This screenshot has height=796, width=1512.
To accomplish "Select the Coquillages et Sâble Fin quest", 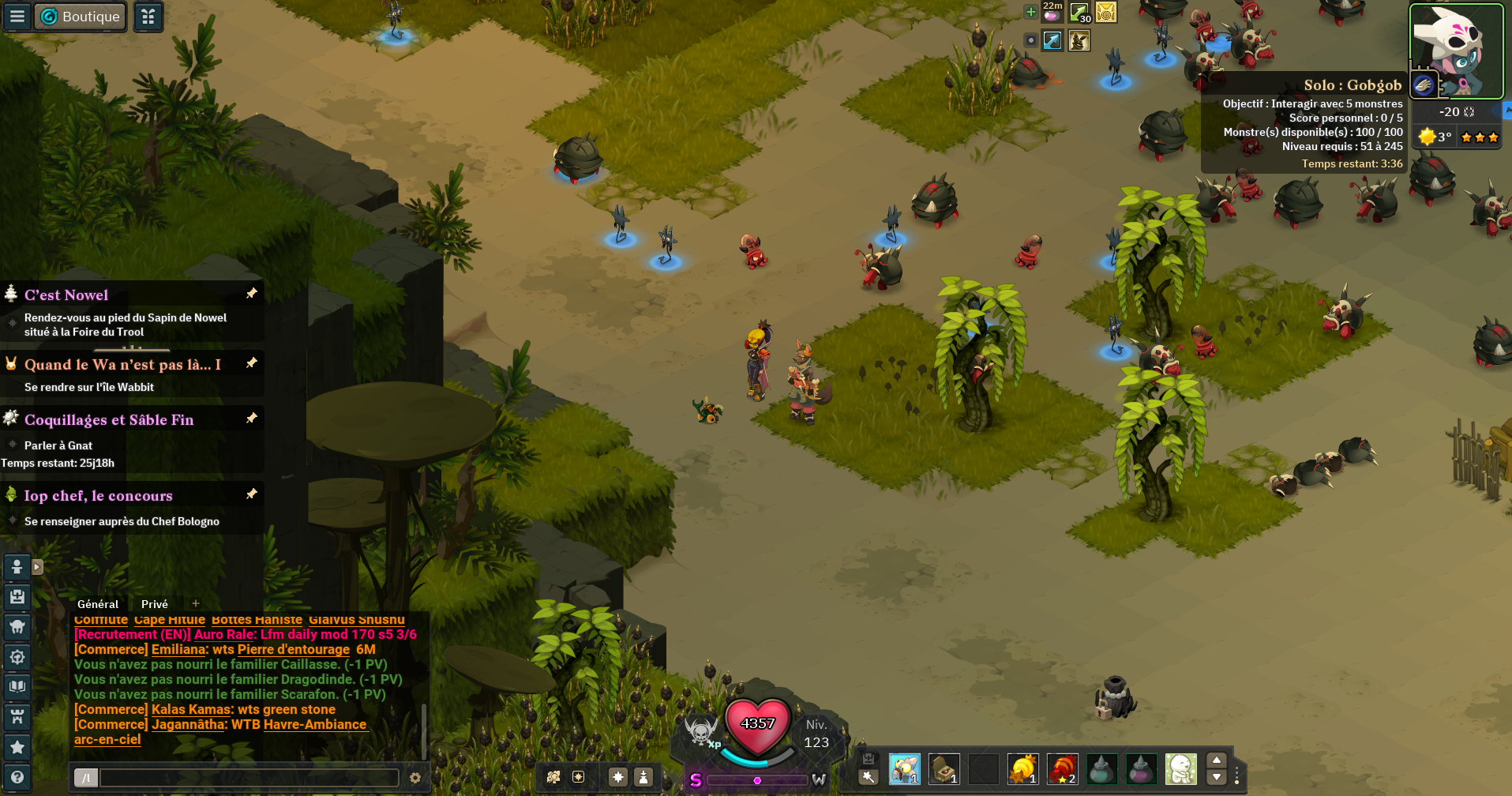I will click(x=109, y=420).
